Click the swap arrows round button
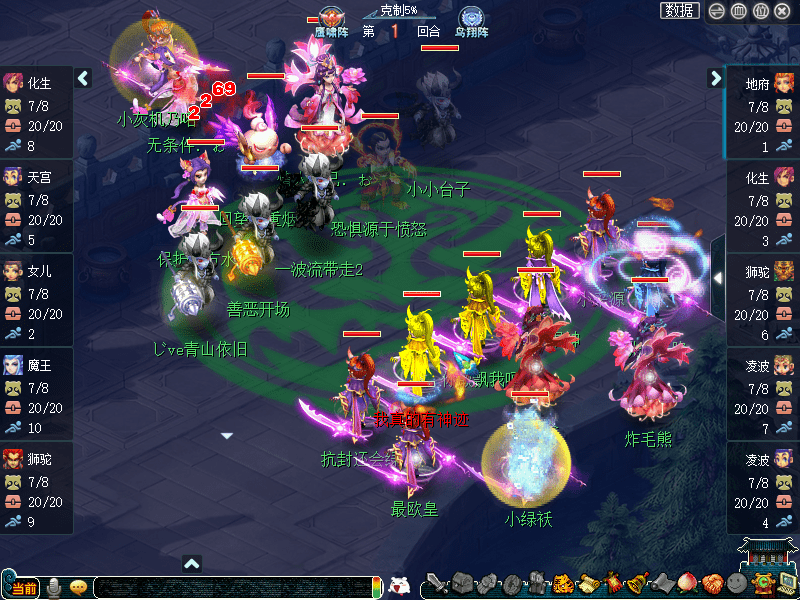 pos(716,11)
